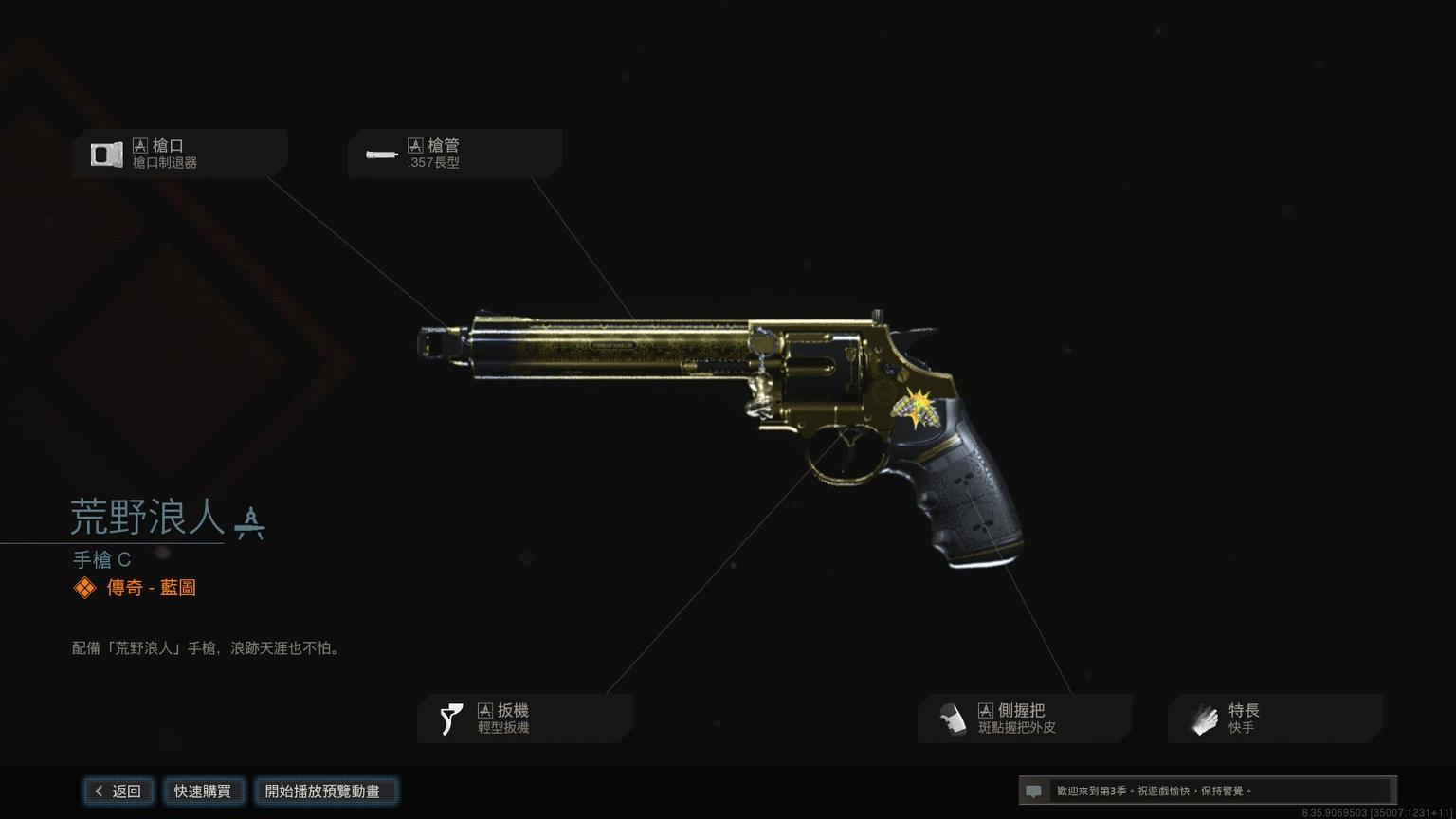Screen dimensions: 1456x819
Task: Choose the 扳機 trigger attachment slot
Action: pos(524,719)
